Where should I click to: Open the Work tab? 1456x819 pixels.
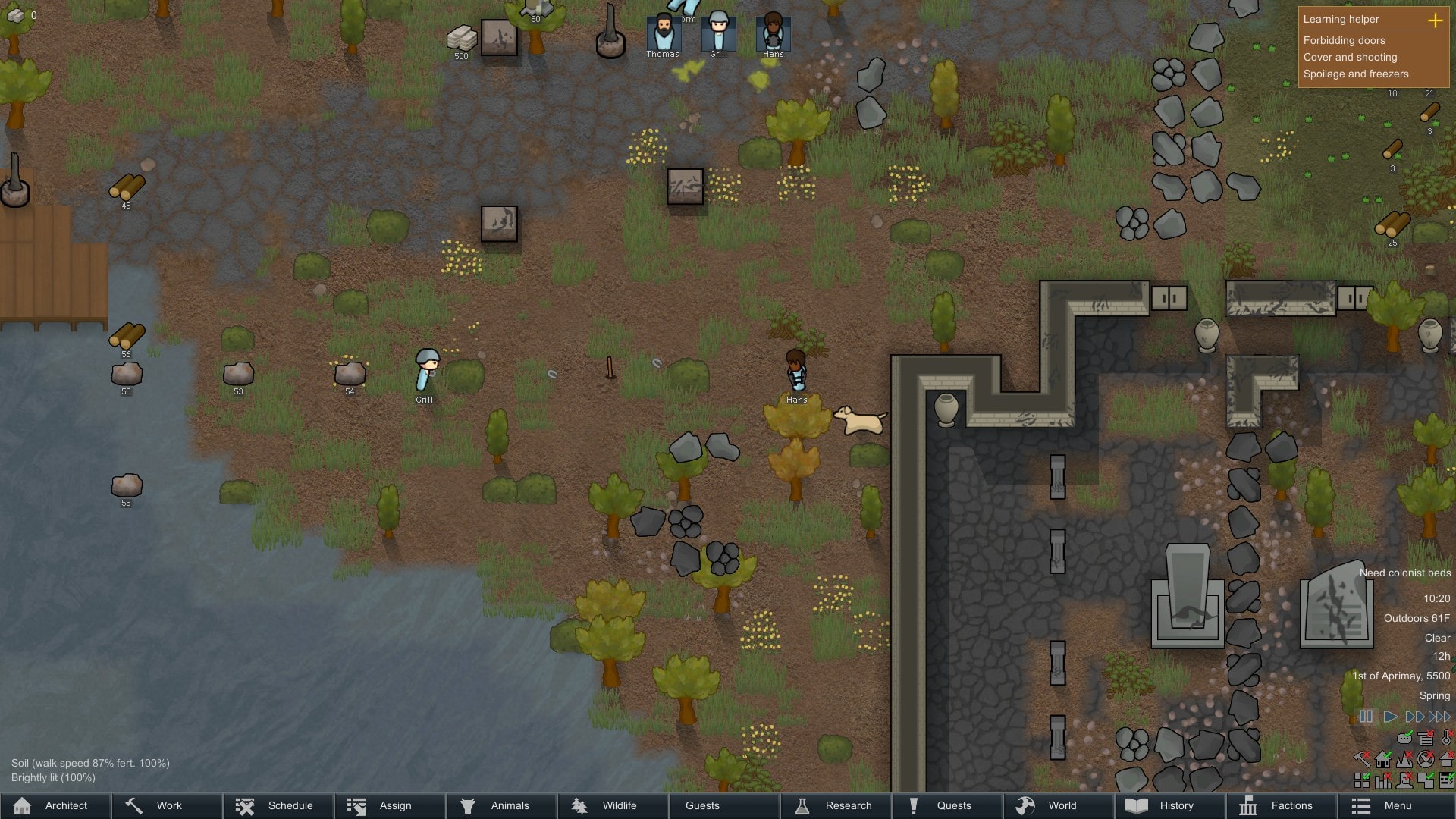click(167, 805)
